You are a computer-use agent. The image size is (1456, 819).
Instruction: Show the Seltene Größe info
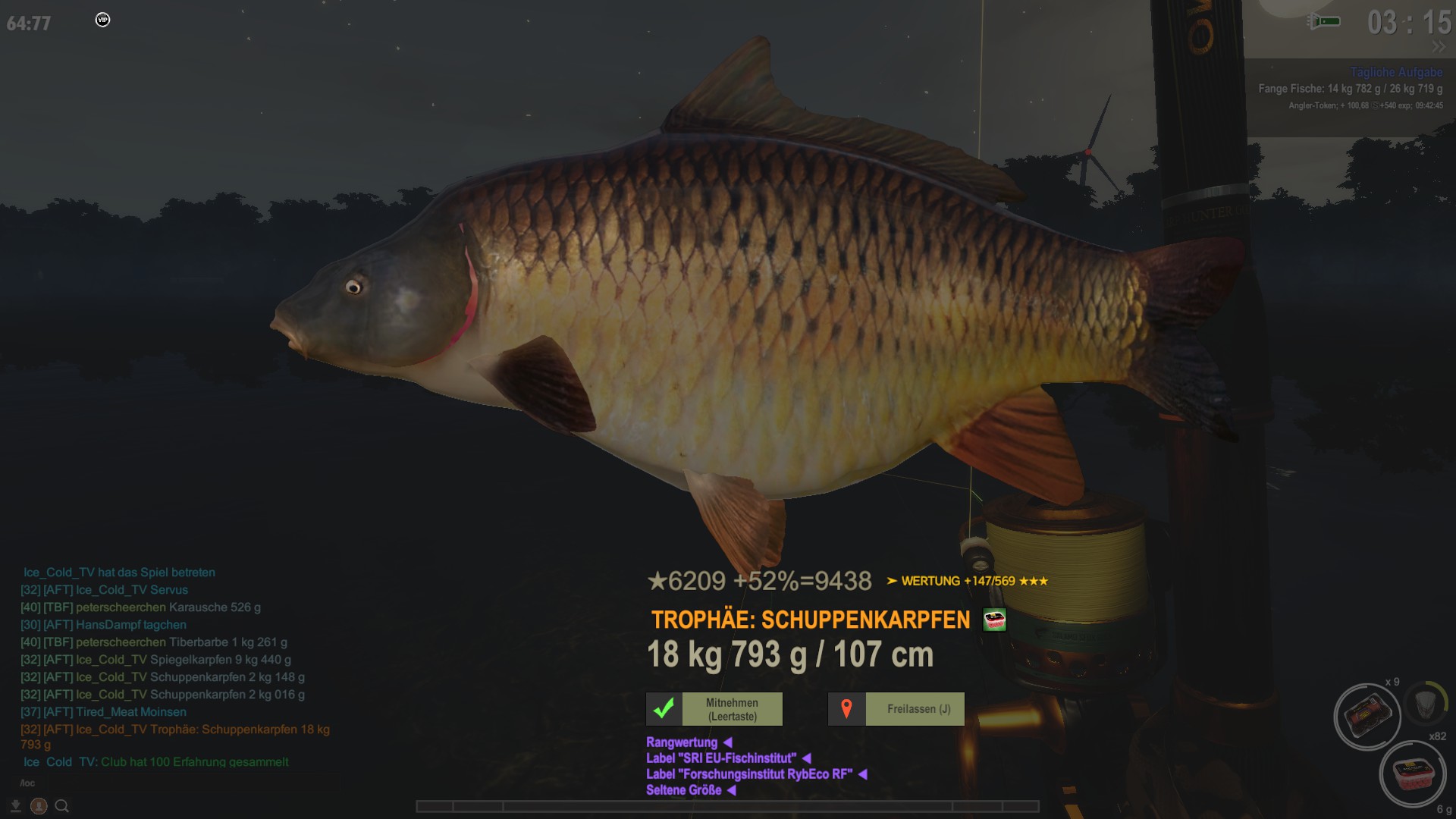point(684,790)
